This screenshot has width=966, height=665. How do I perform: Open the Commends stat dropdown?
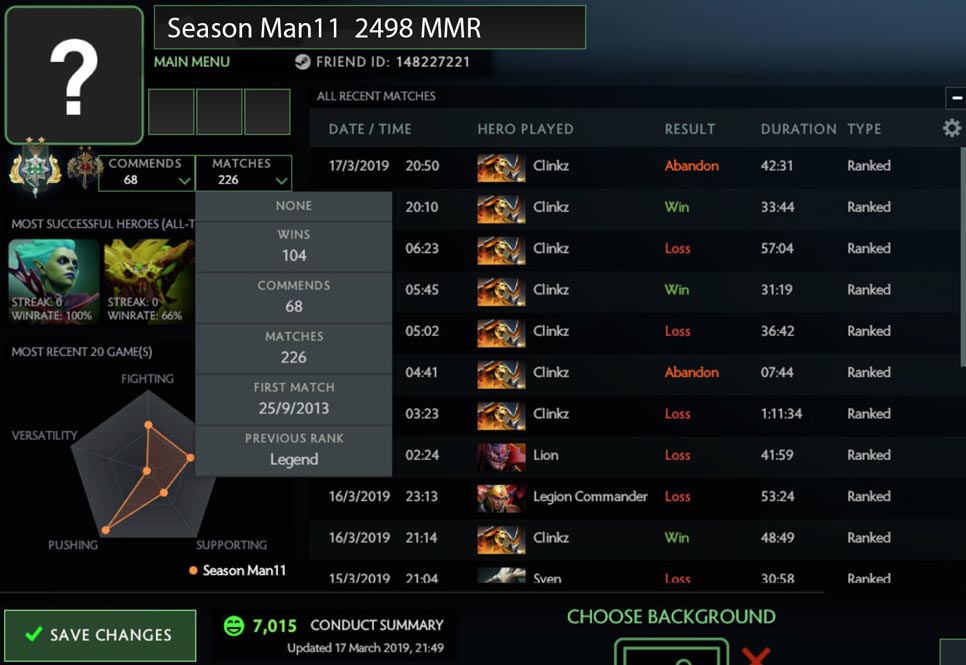click(146, 172)
